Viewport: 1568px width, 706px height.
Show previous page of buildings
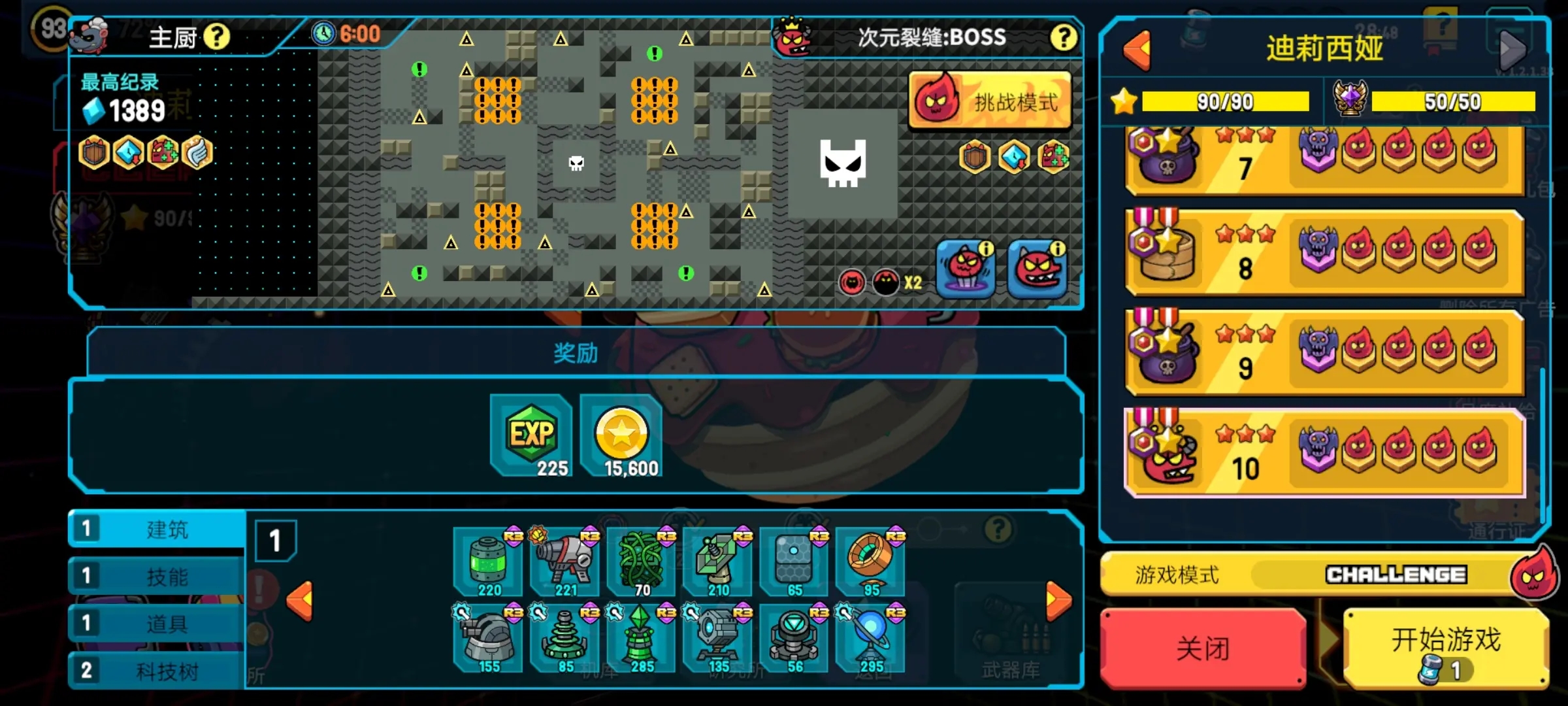(x=300, y=600)
